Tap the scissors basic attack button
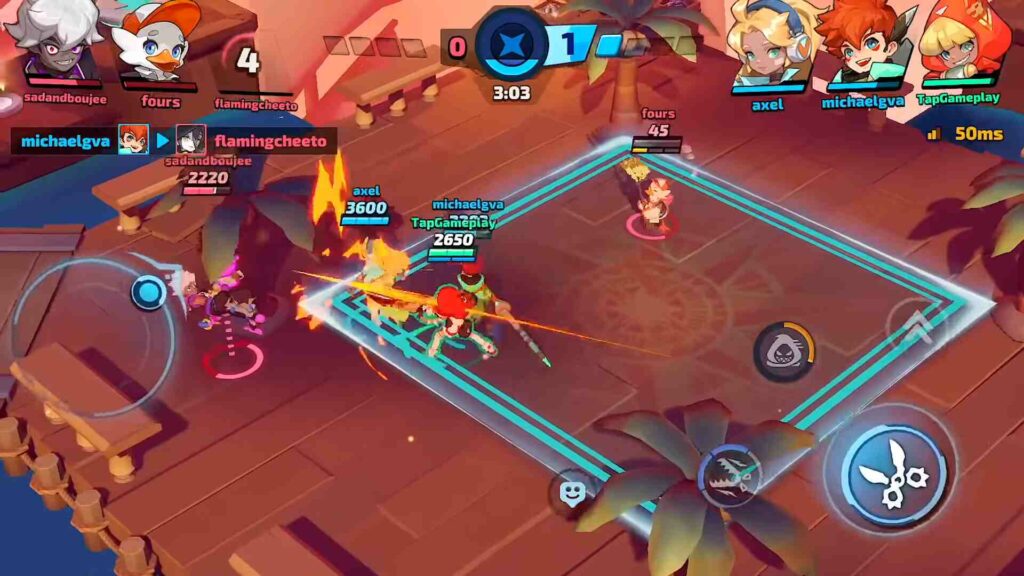Image resolution: width=1024 pixels, height=576 pixels. click(889, 471)
